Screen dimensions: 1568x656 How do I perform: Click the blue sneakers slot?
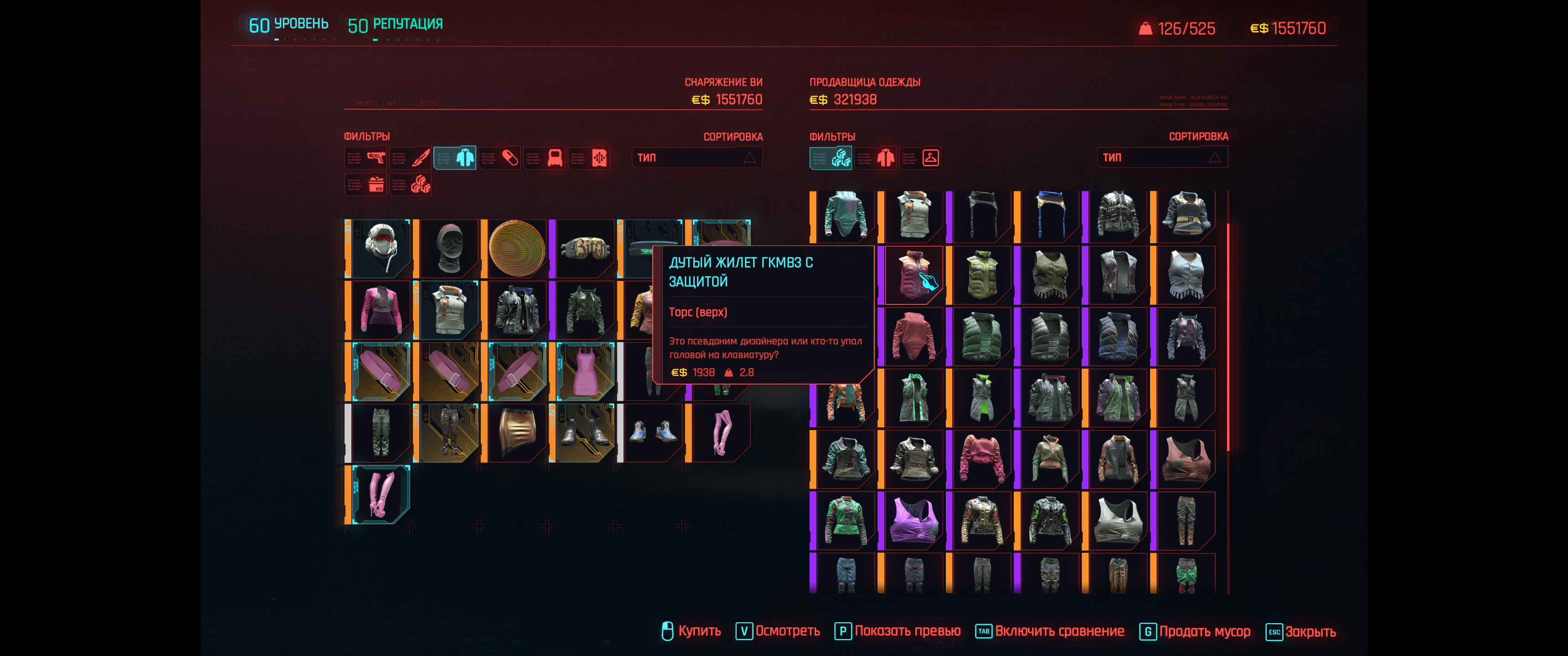click(x=653, y=432)
